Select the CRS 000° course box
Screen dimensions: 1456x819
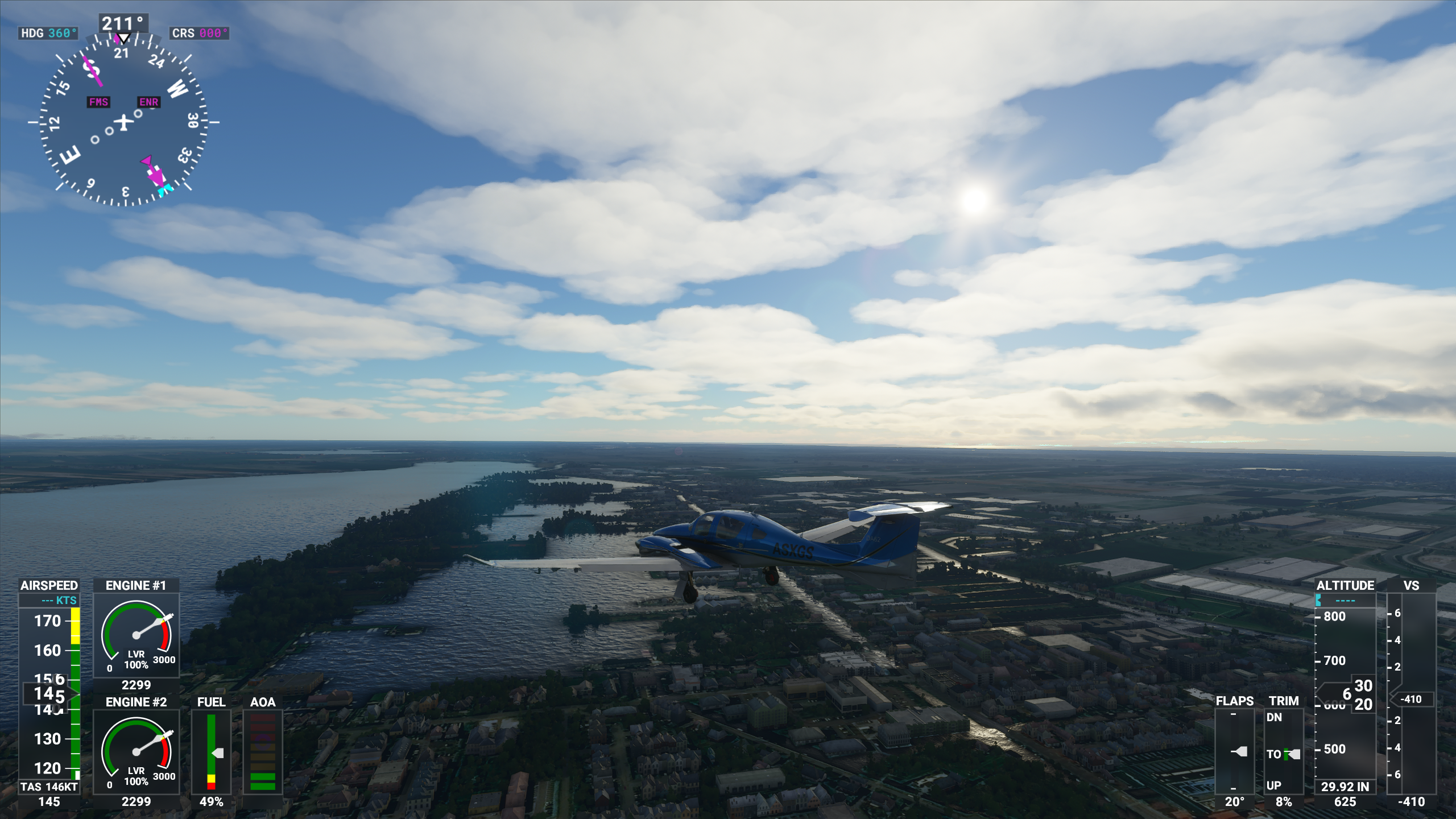199,33
